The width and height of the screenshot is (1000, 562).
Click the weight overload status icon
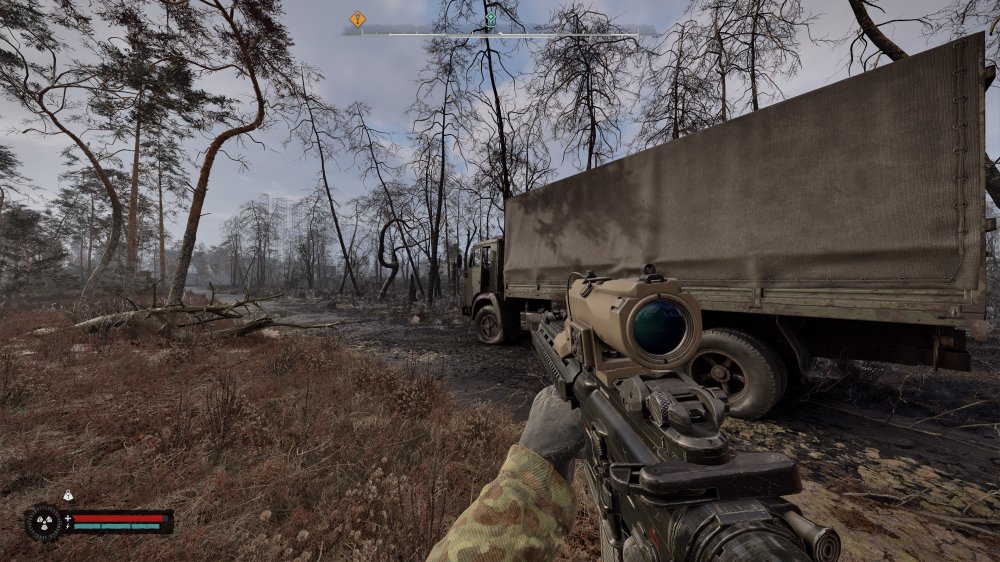pos(68,496)
